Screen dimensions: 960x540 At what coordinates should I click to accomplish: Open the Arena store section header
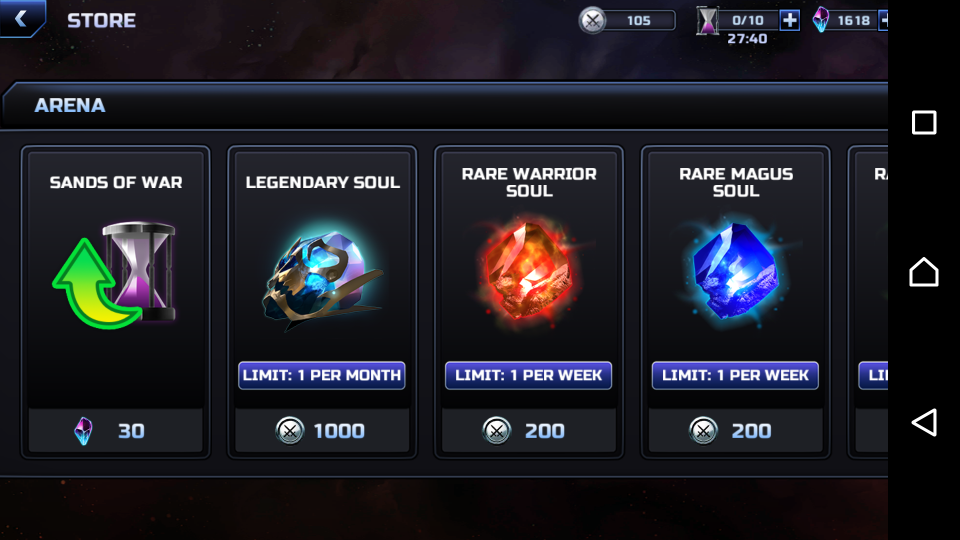70,105
